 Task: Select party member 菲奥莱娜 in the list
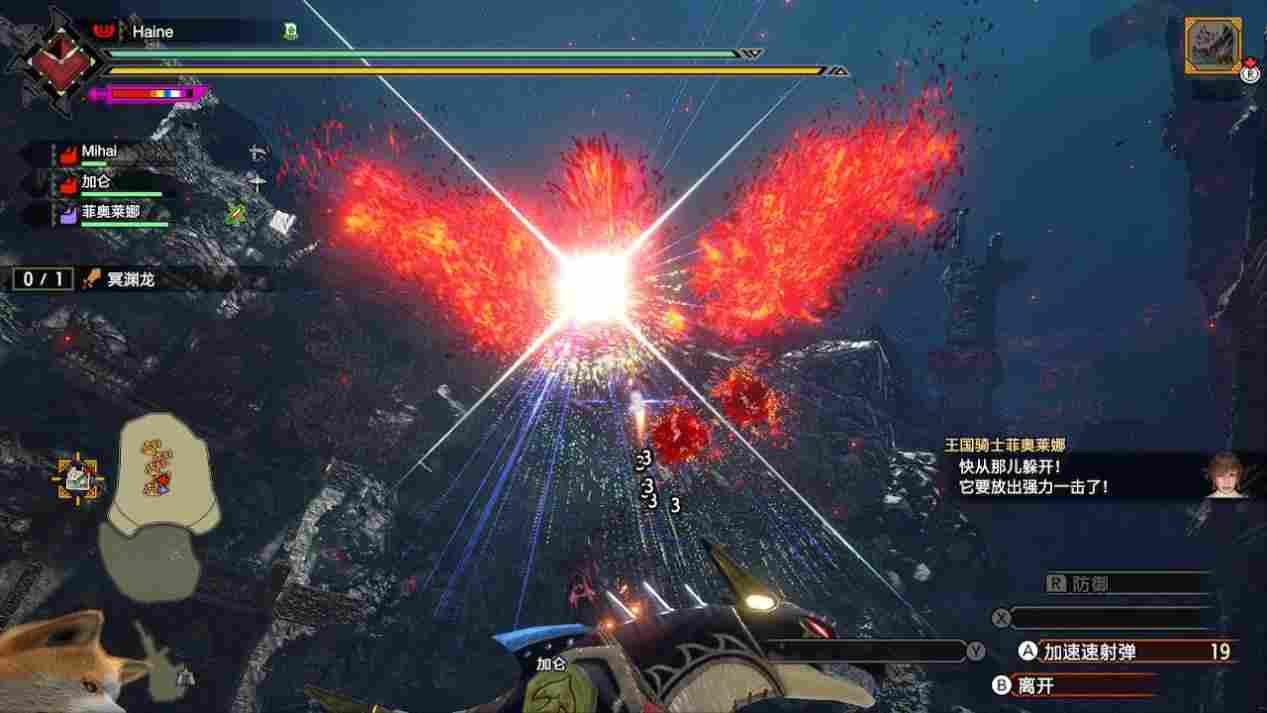pyautogui.click(x=110, y=211)
